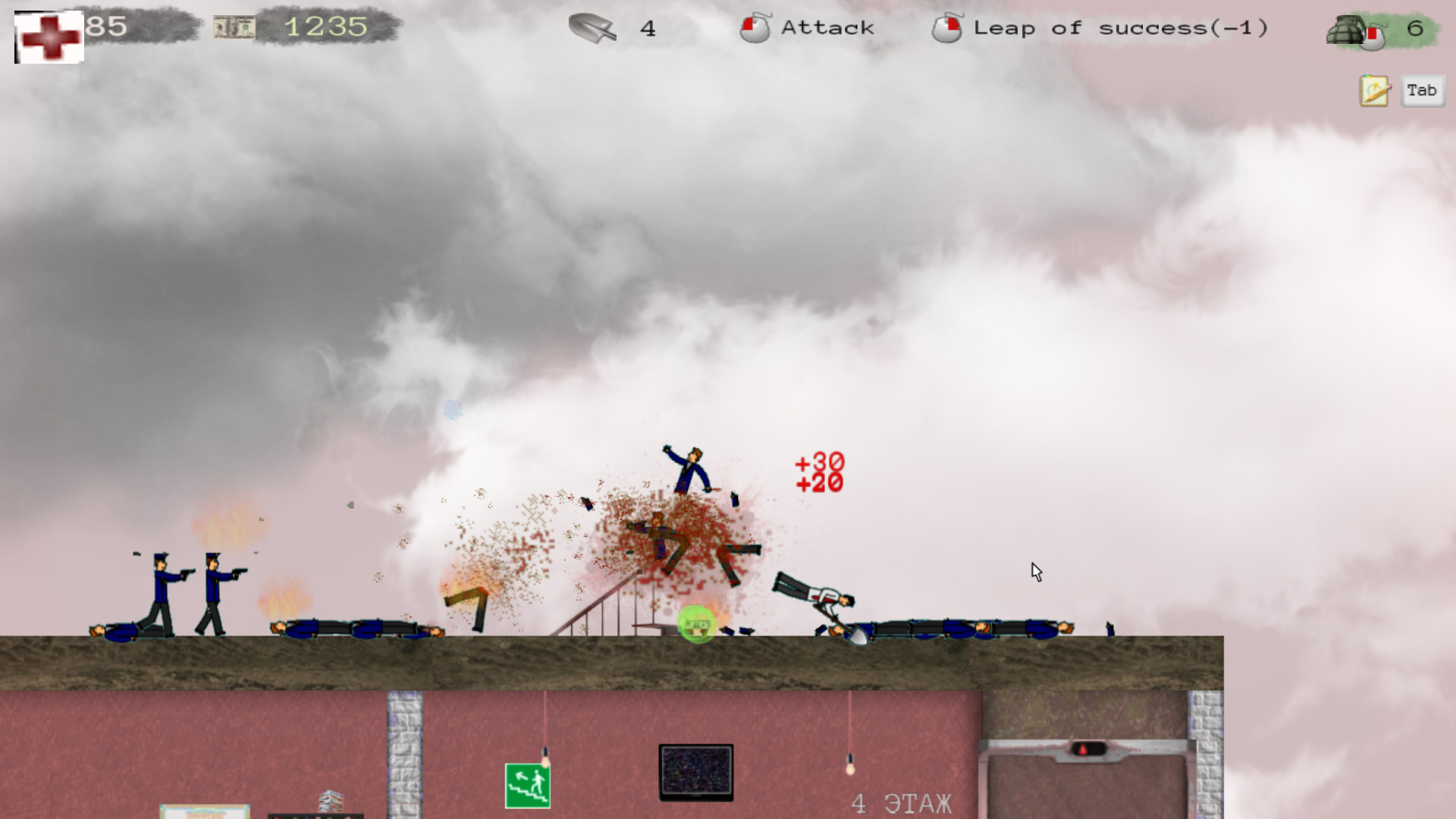The width and height of the screenshot is (1456, 819).
Task: Click the Leap of success(-1) label
Action: pos(1122,28)
